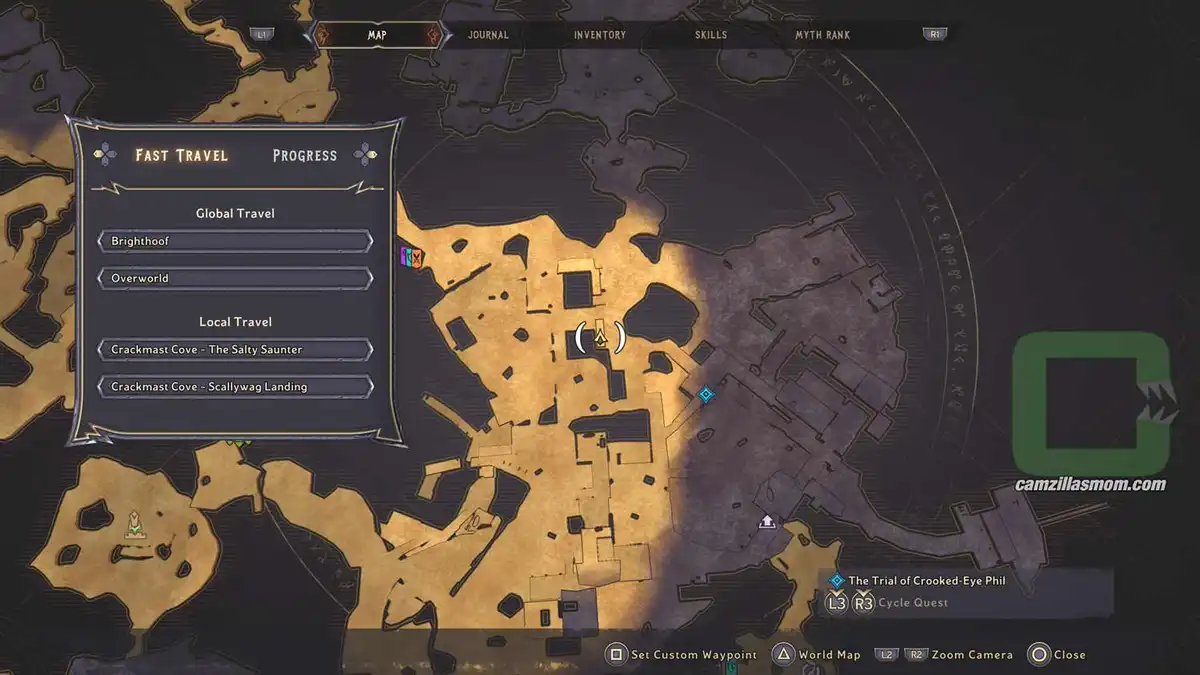
Task: Choose Overworld global travel destination
Action: pos(236,278)
